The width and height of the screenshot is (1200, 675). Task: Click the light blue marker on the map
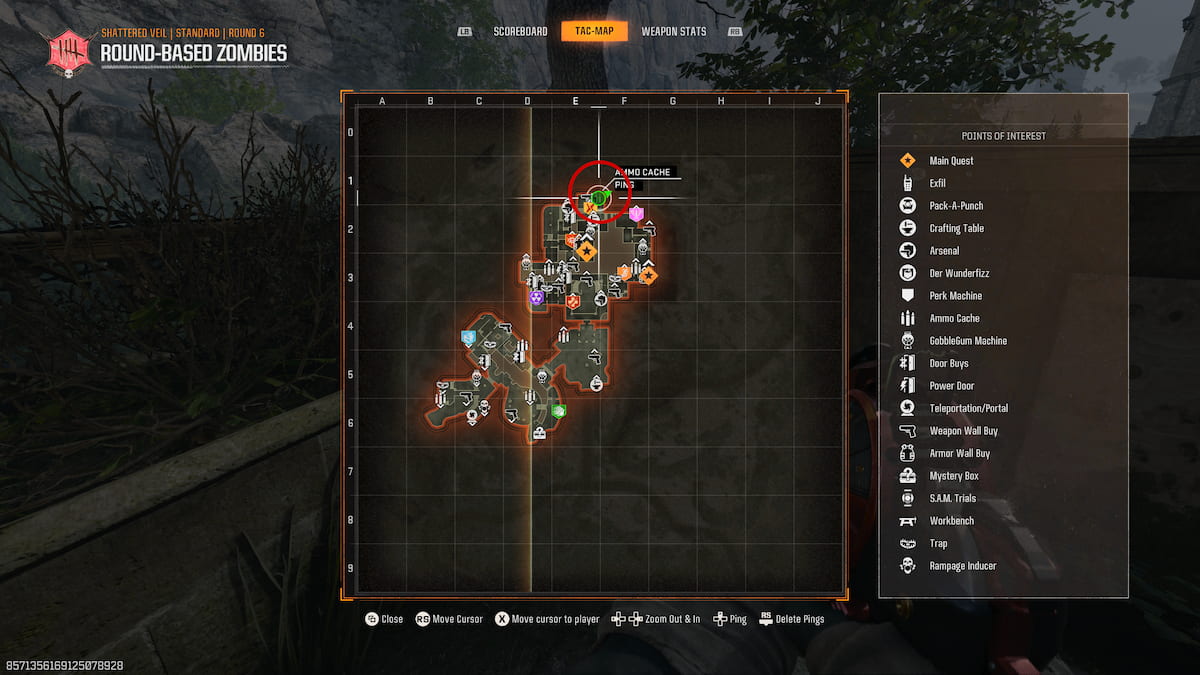[x=468, y=338]
